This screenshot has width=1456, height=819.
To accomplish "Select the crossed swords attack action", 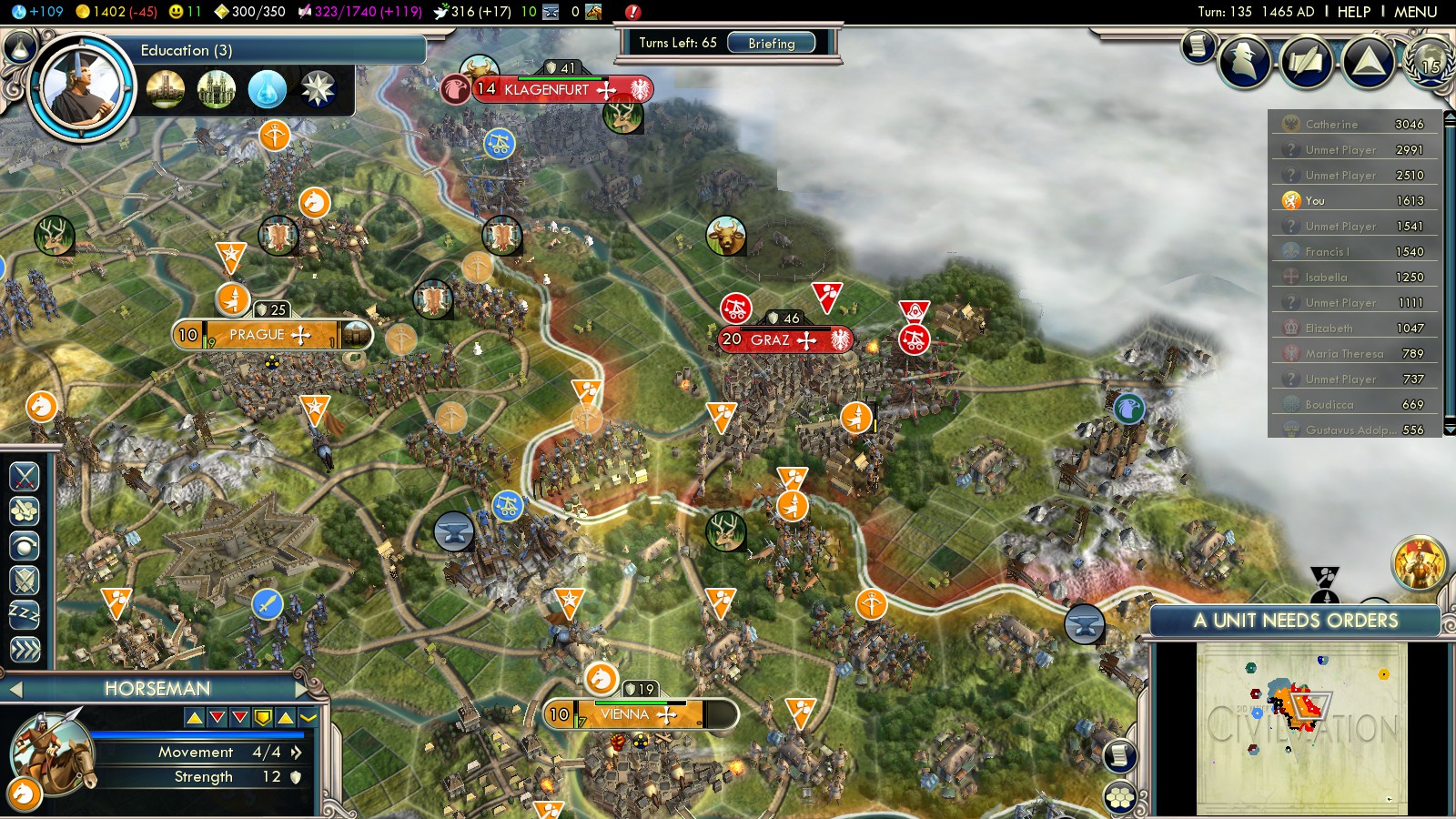I will (x=25, y=476).
